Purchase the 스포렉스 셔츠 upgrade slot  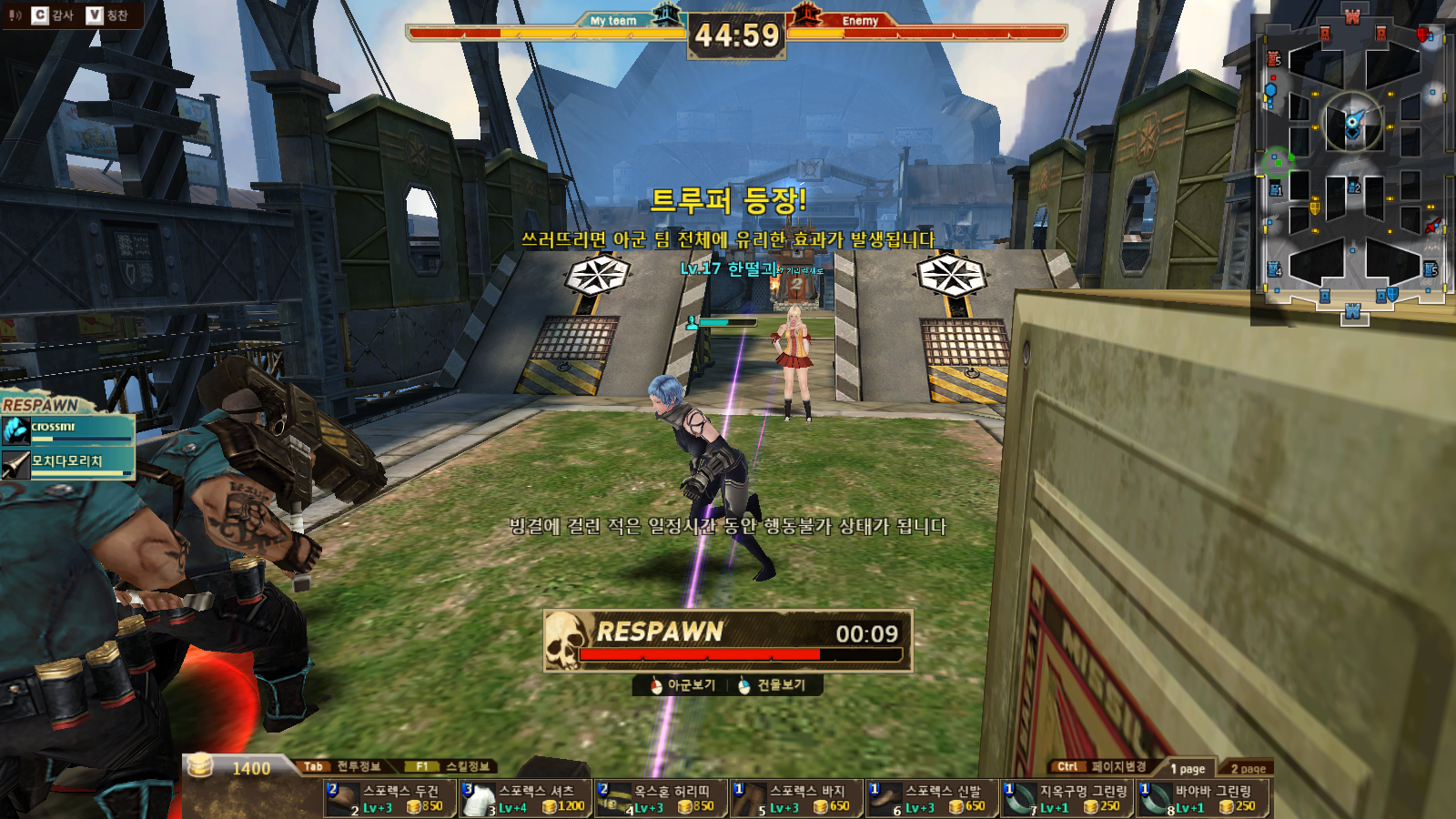[525, 799]
